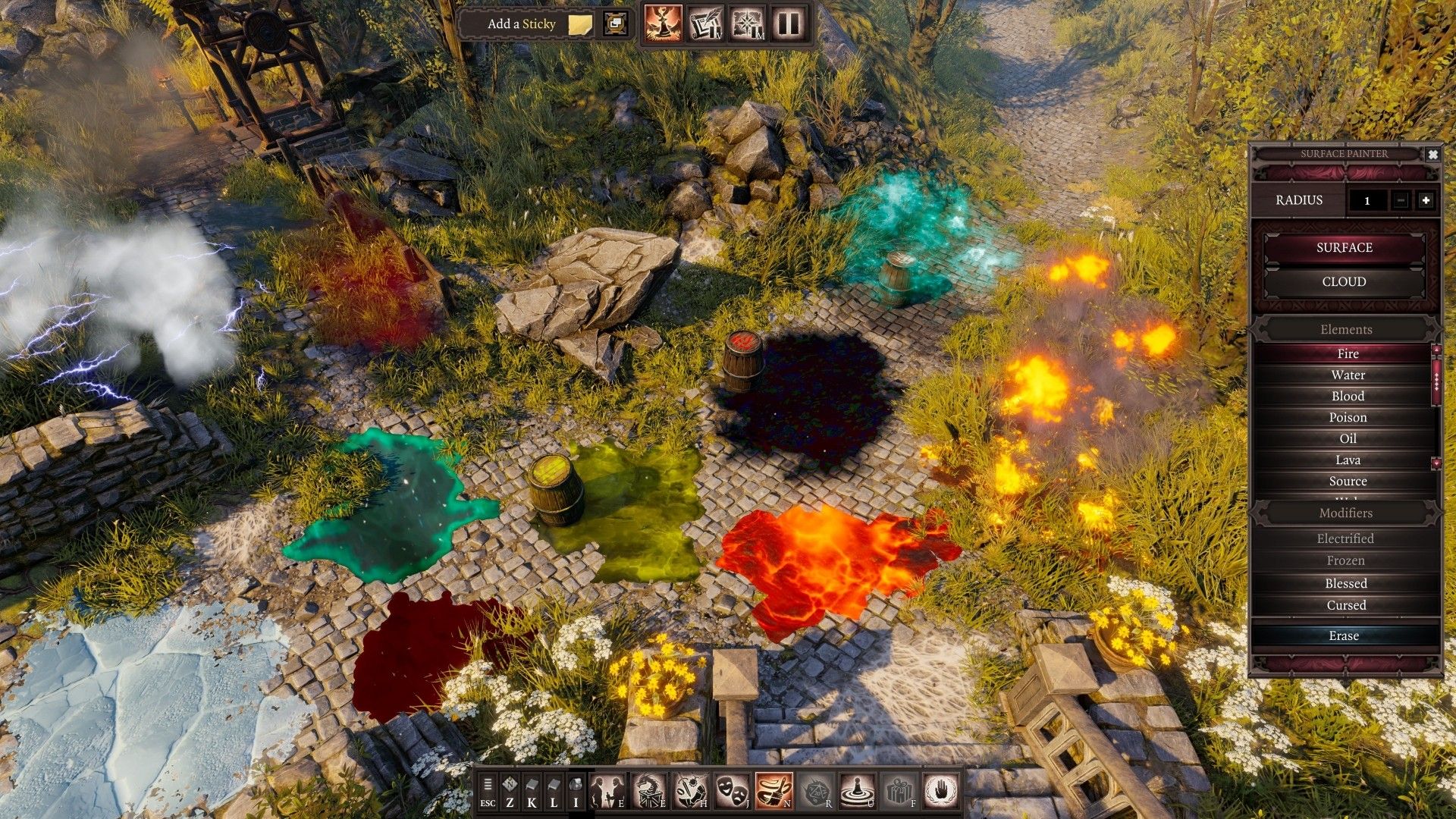
Task: Open the scroll and quill icon
Action: [x=705, y=24]
